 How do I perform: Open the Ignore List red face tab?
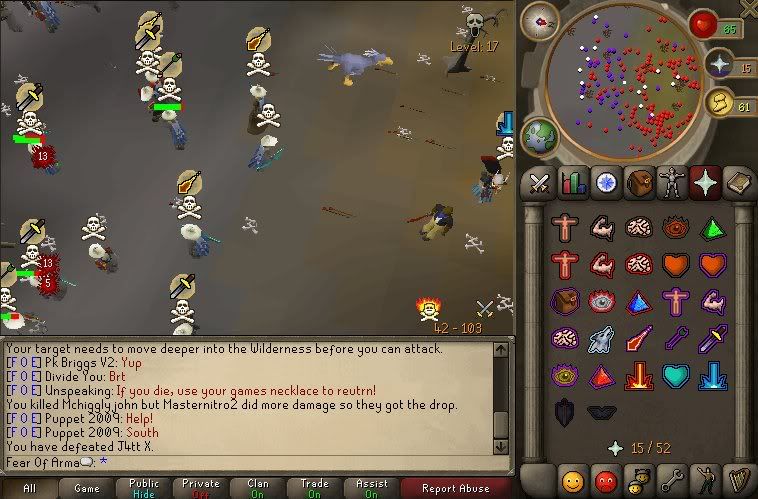(606, 479)
